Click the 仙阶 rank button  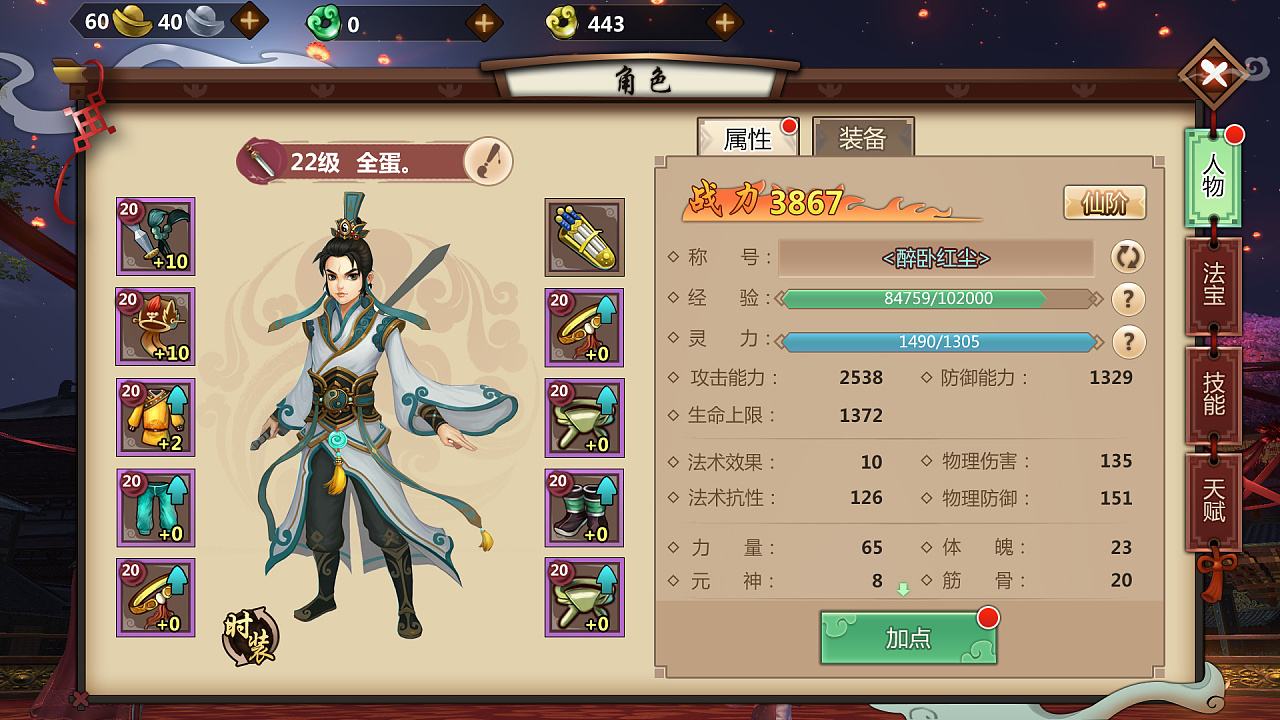click(1104, 201)
